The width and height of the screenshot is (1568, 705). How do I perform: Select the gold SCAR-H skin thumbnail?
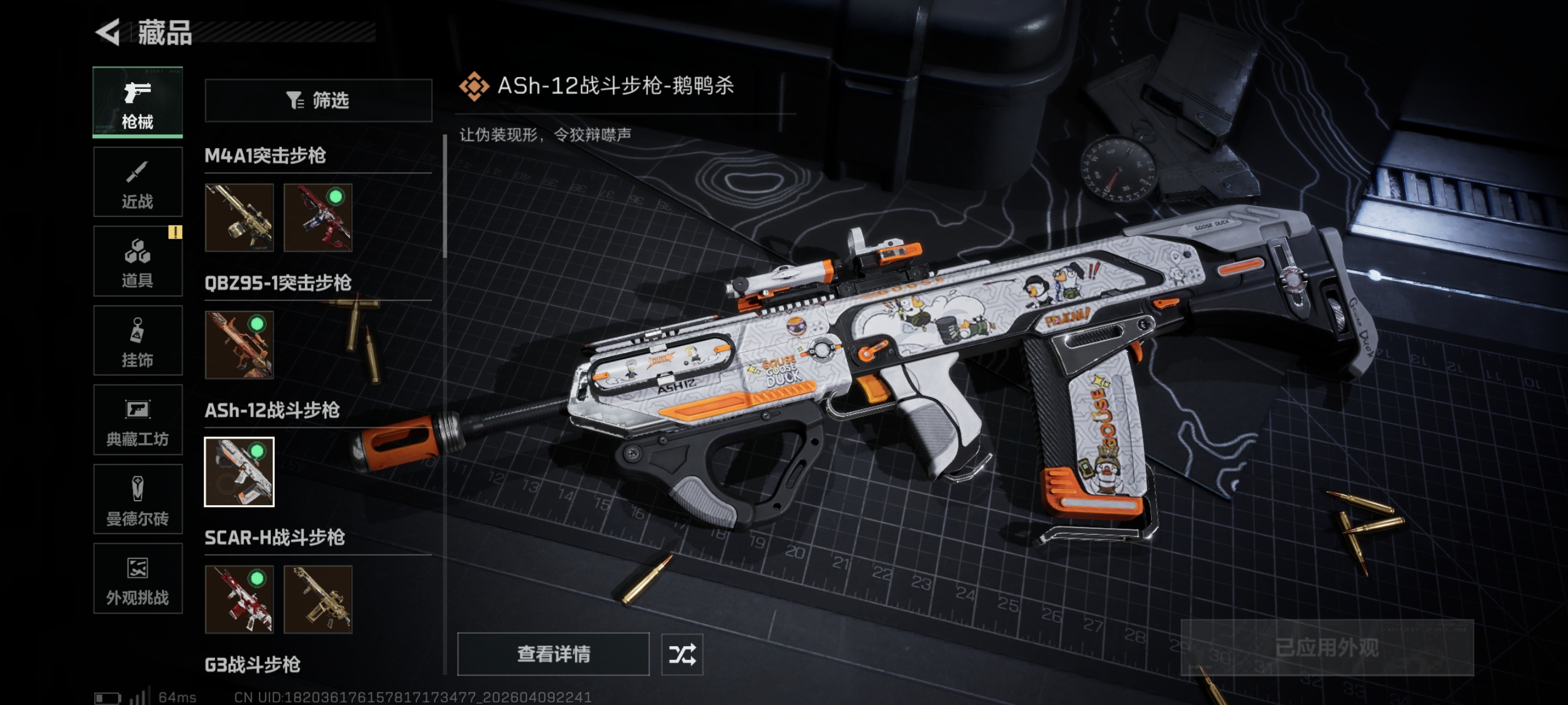click(x=318, y=599)
